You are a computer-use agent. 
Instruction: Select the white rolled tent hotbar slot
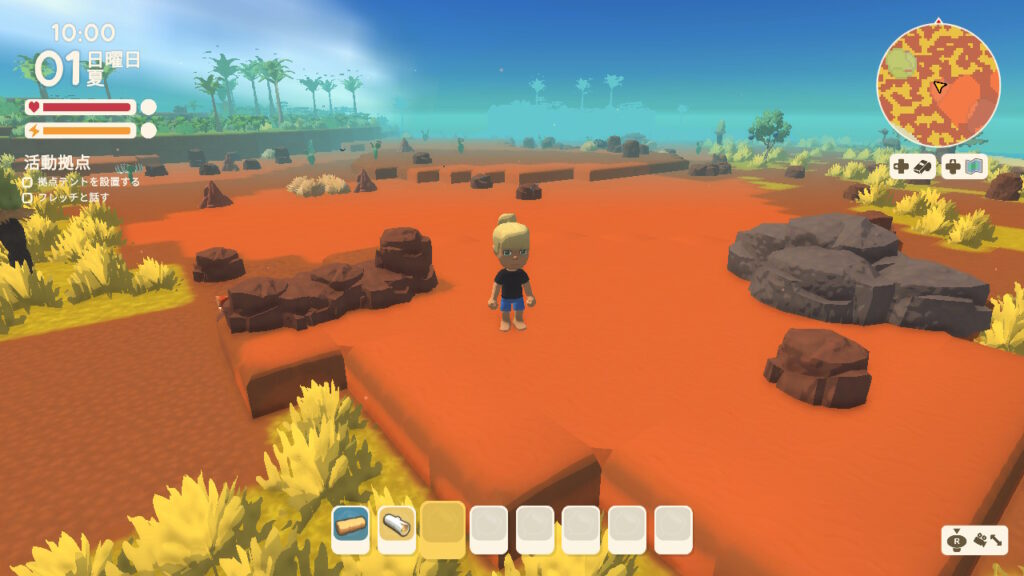pyautogui.click(x=397, y=526)
